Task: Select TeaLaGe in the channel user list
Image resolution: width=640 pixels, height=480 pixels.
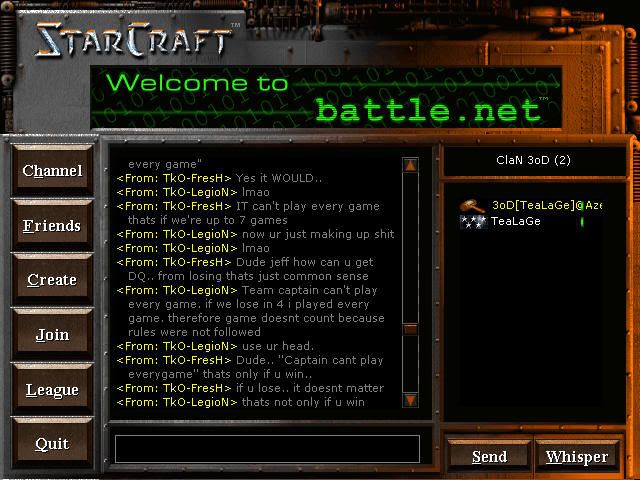Action: point(515,221)
